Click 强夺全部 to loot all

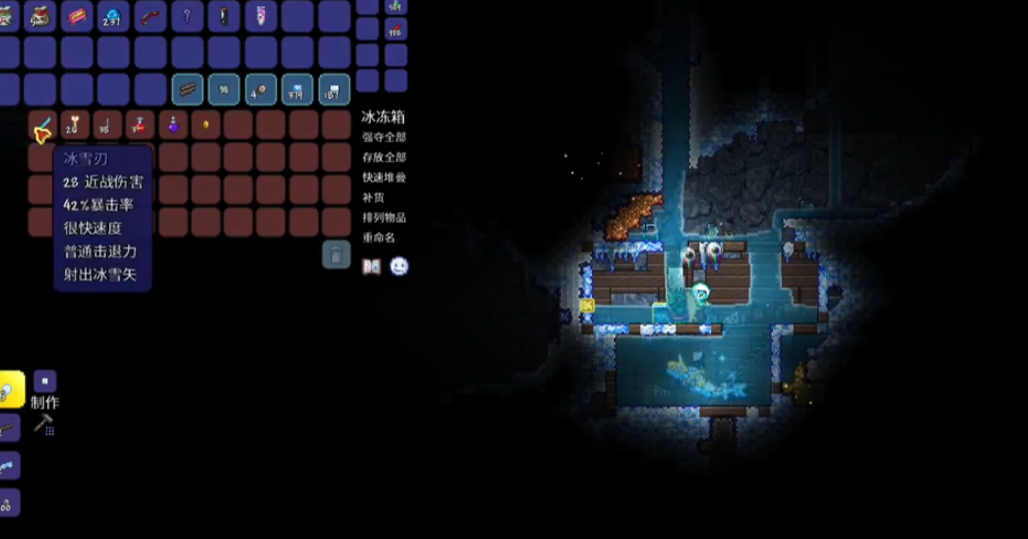pyautogui.click(x=384, y=137)
